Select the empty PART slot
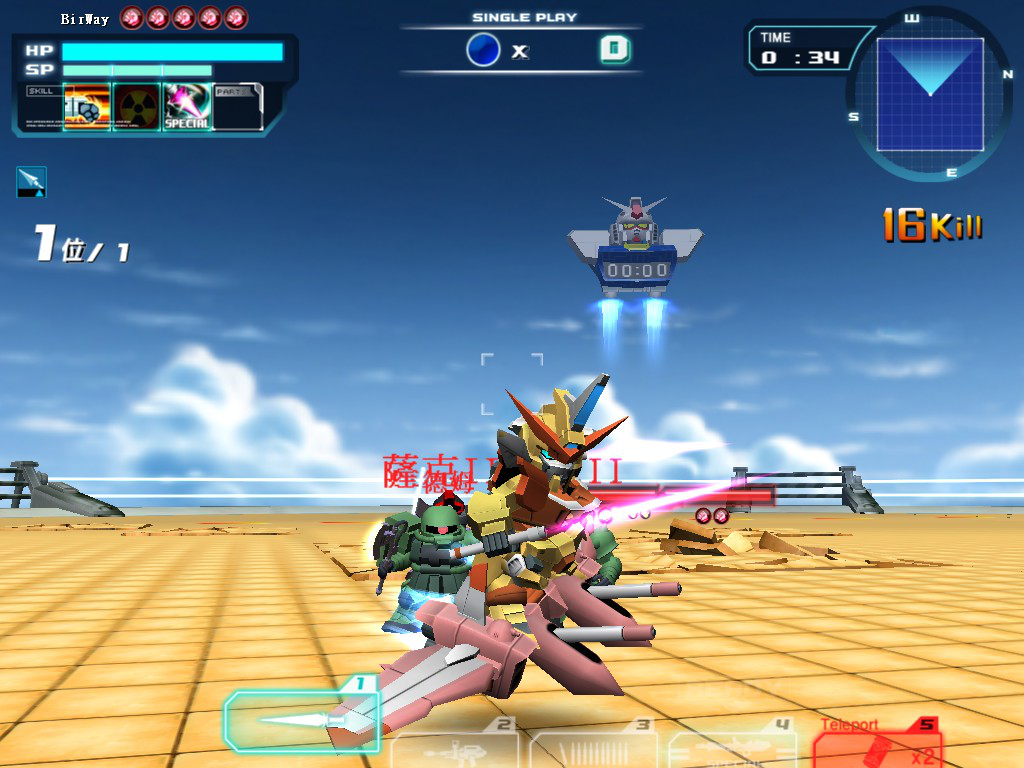Screen dimensions: 1024x768 (x=238, y=107)
